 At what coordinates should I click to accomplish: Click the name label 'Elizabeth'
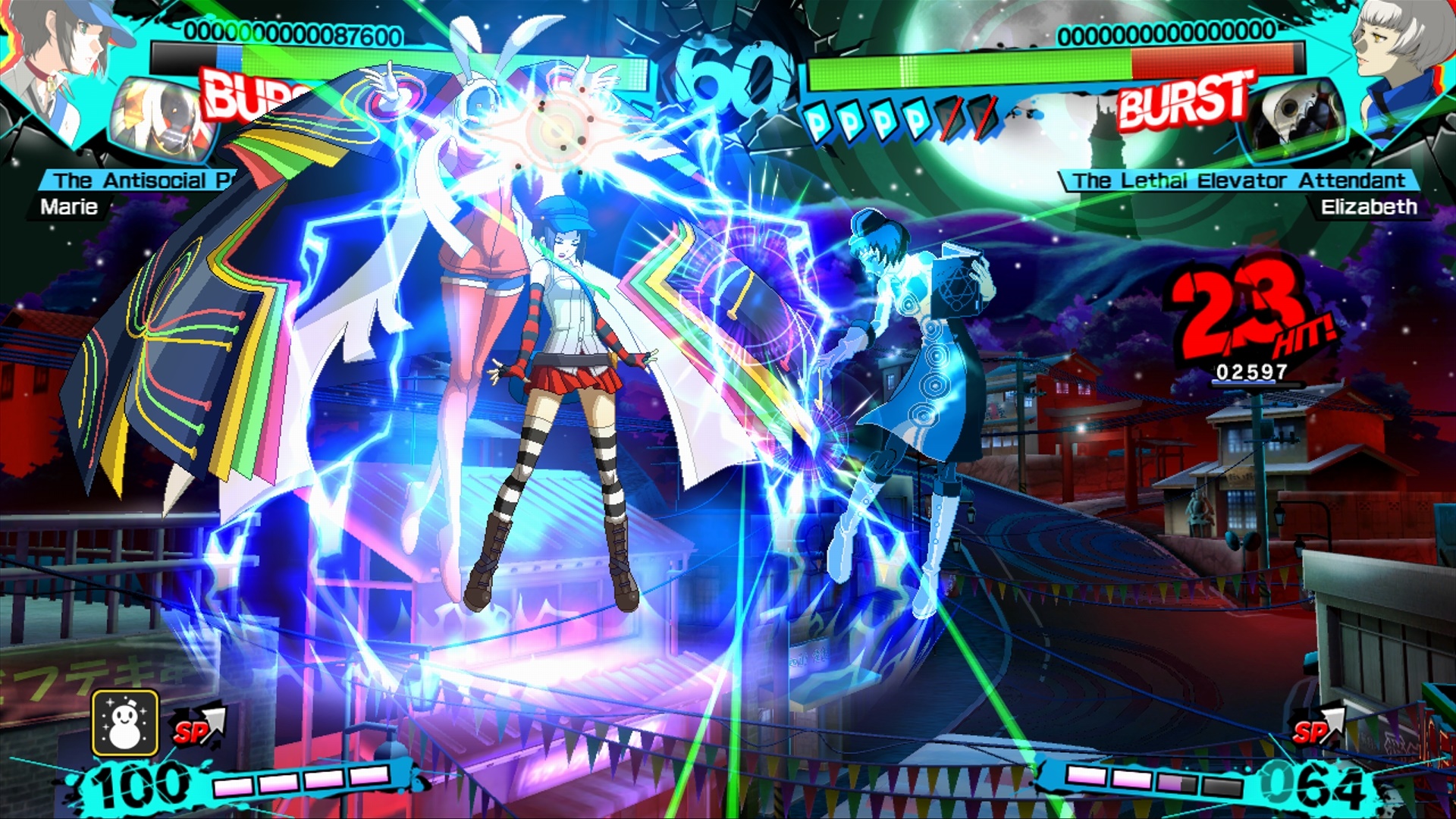(x=1389, y=206)
